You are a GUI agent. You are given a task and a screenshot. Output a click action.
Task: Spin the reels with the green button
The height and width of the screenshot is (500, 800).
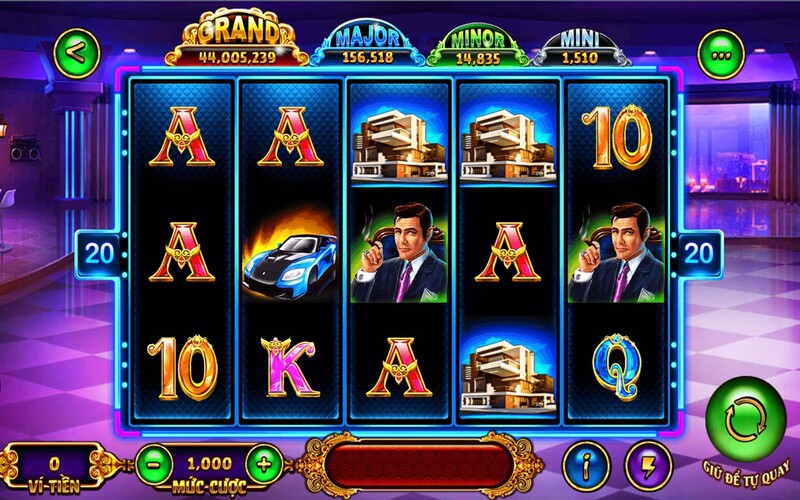(x=747, y=420)
